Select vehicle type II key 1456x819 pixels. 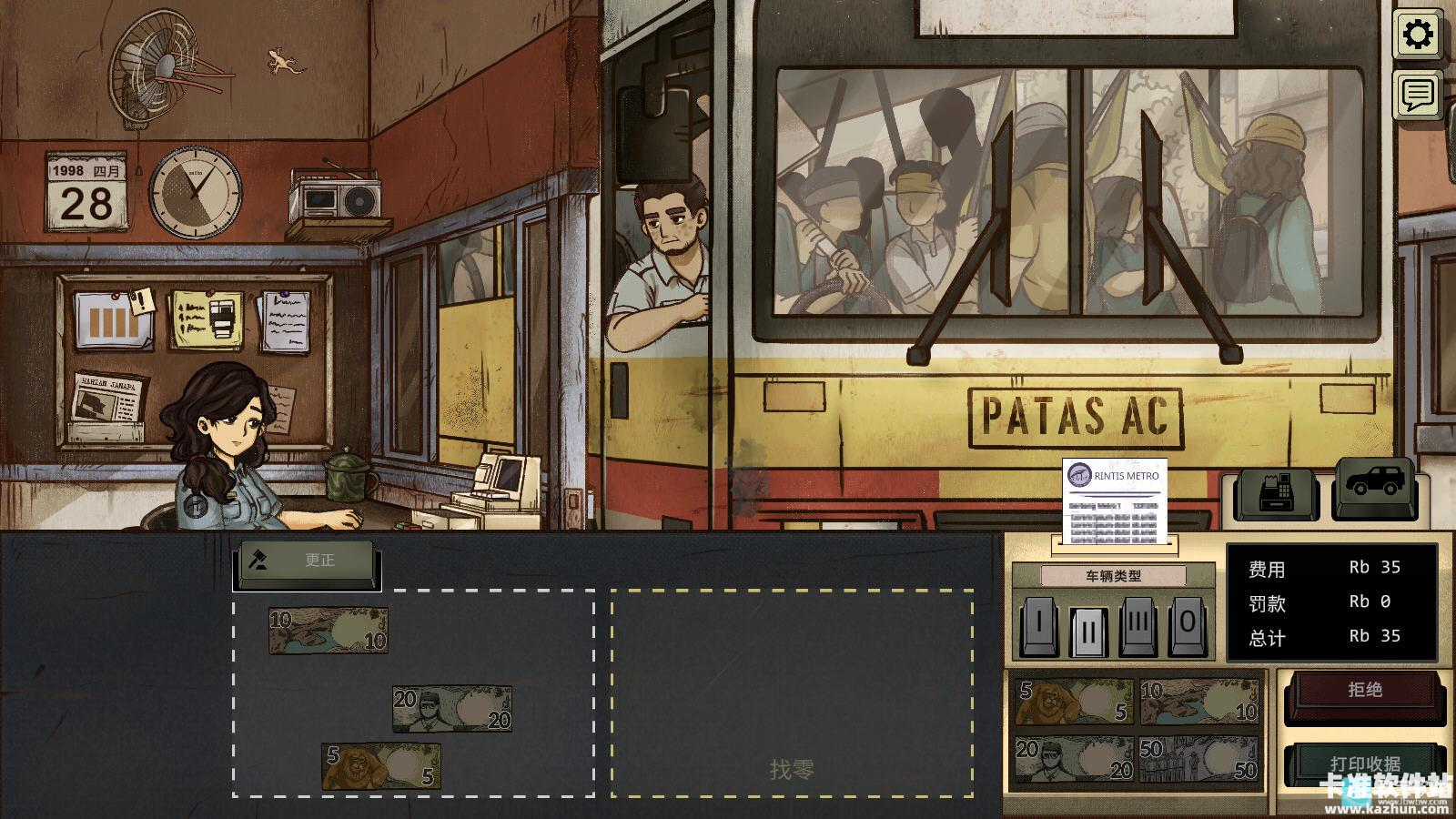tap(1088, 628)
